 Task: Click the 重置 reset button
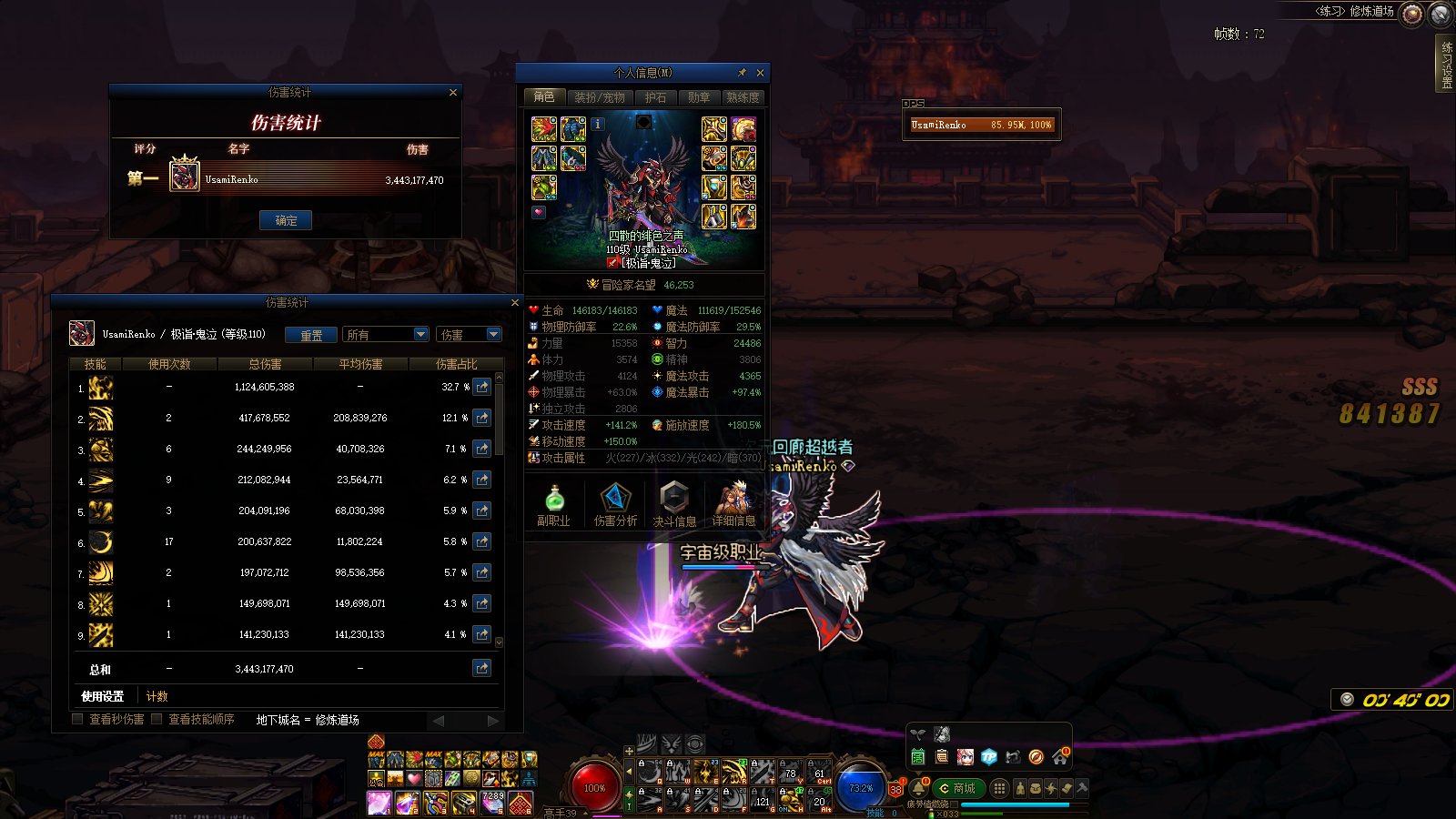coord(311,335)
